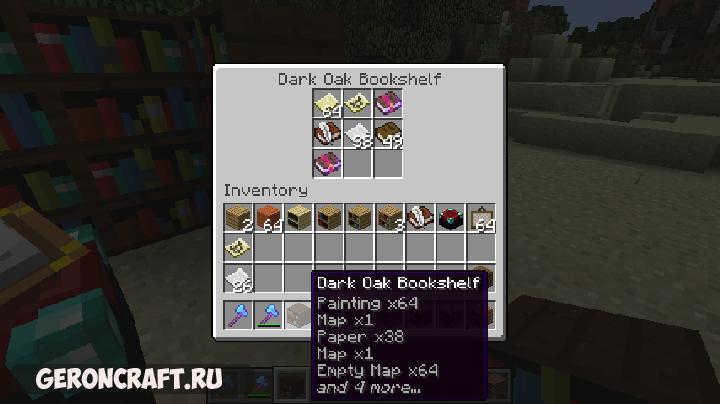The width and height of the screenshot is (720, 404).
Task: Select the lone map in the inventory
Action: (x=238, y=246)
